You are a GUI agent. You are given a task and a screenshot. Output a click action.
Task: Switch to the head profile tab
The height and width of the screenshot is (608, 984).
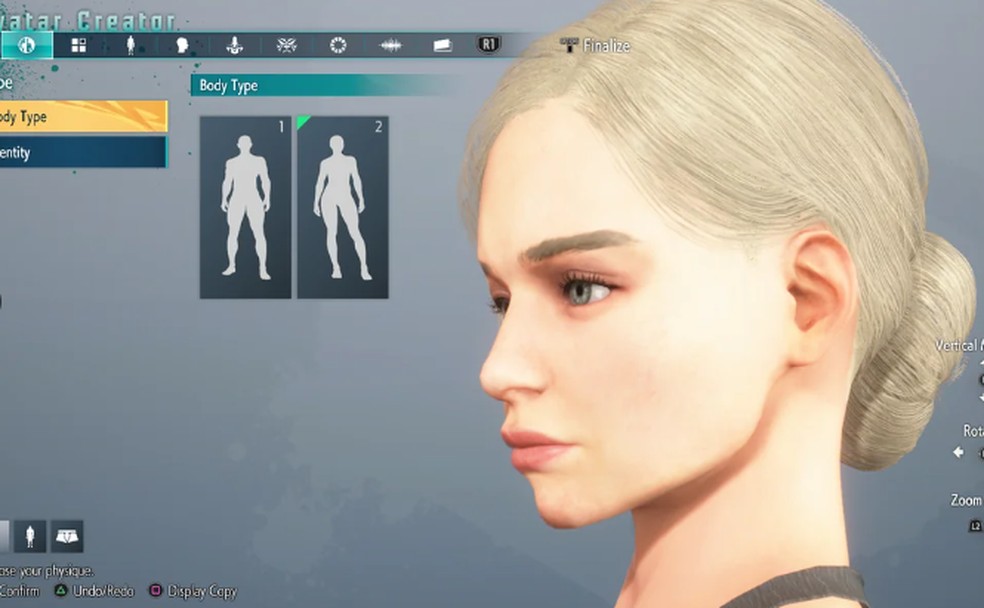pos(182,45)
